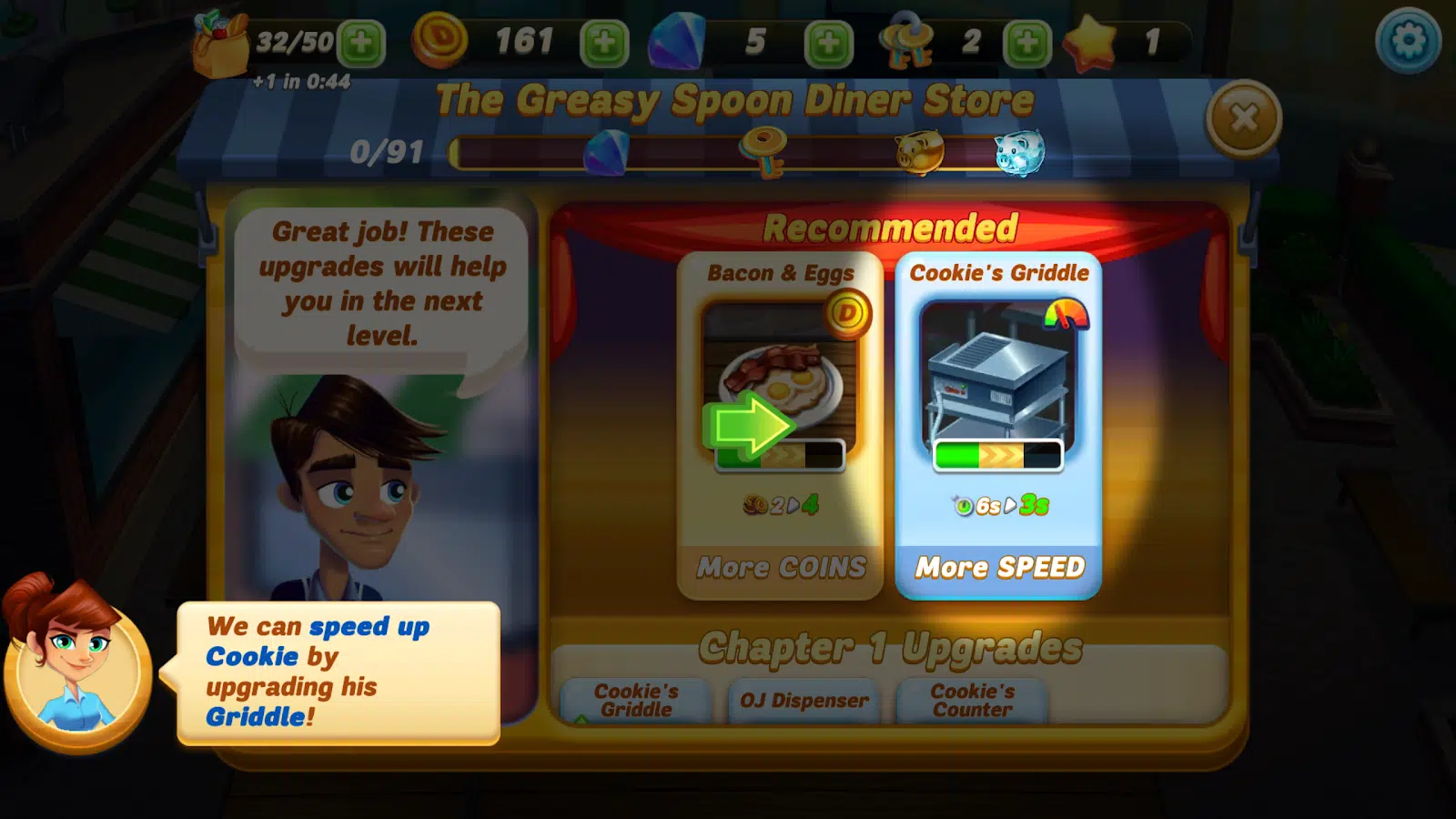Select the golden key progress reward
The width and height of the screenshot is (1456, 819).
(x=763, y=151)
